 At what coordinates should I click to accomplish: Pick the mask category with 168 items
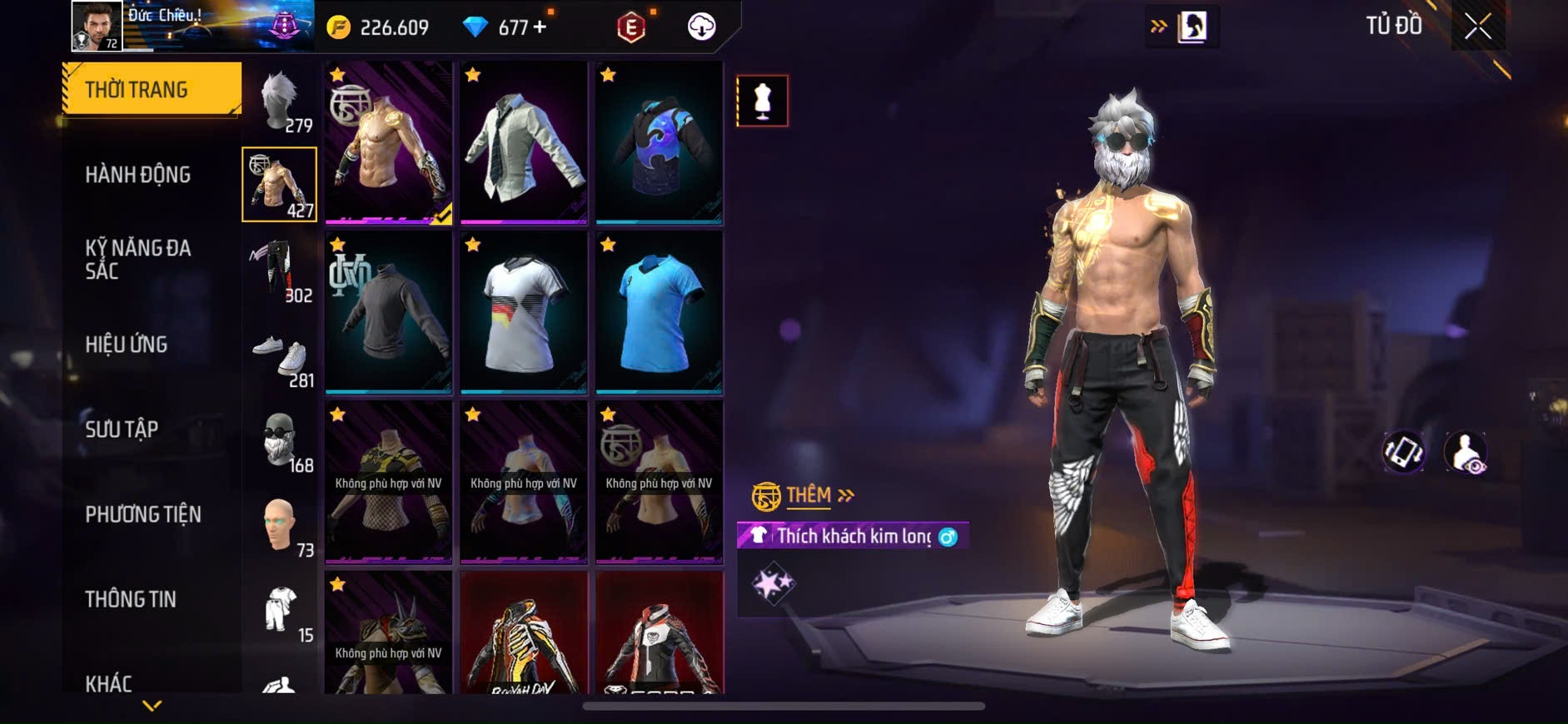(280, 441)
